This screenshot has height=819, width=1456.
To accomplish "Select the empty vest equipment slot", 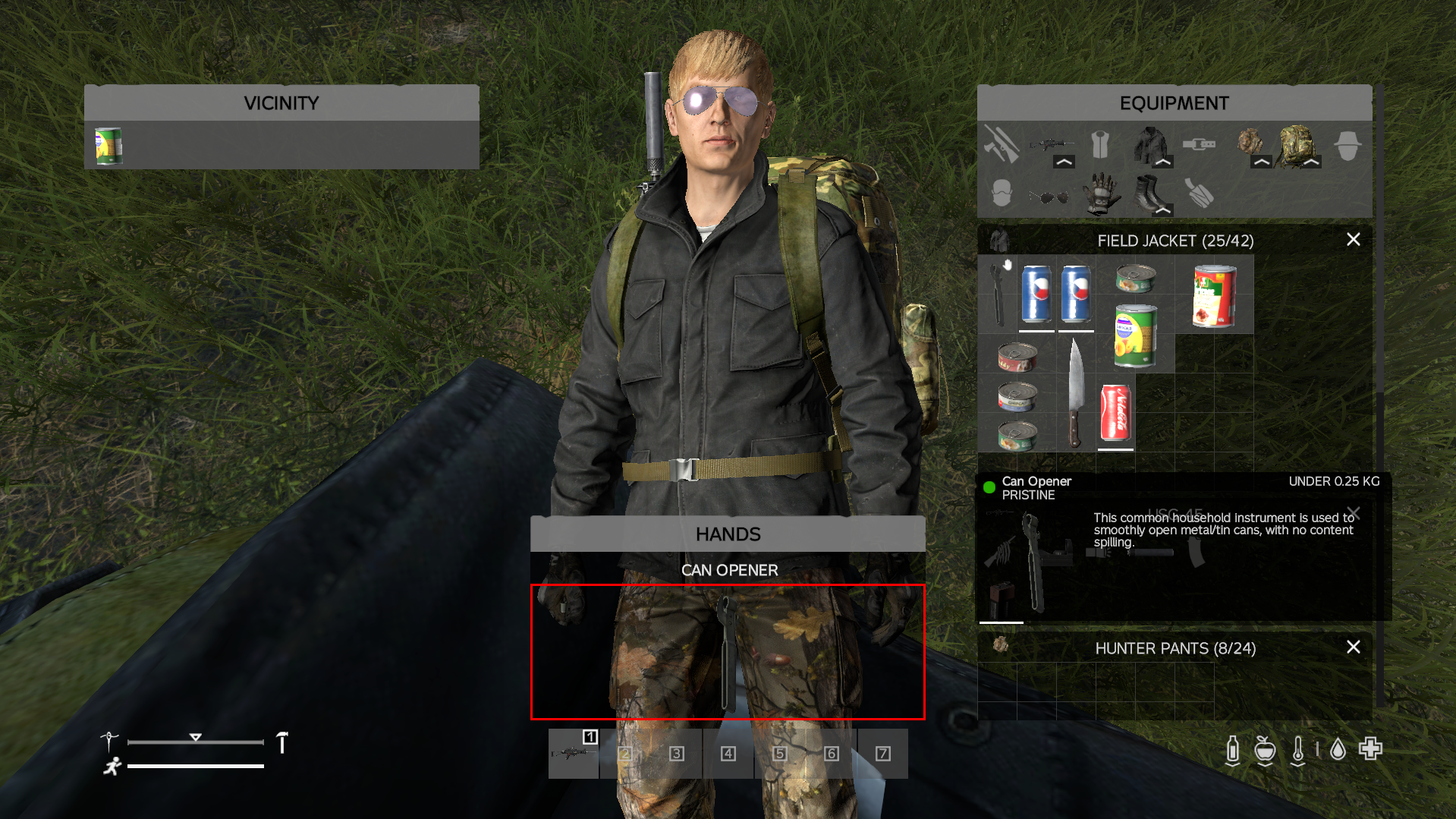I will [1099, 143].
